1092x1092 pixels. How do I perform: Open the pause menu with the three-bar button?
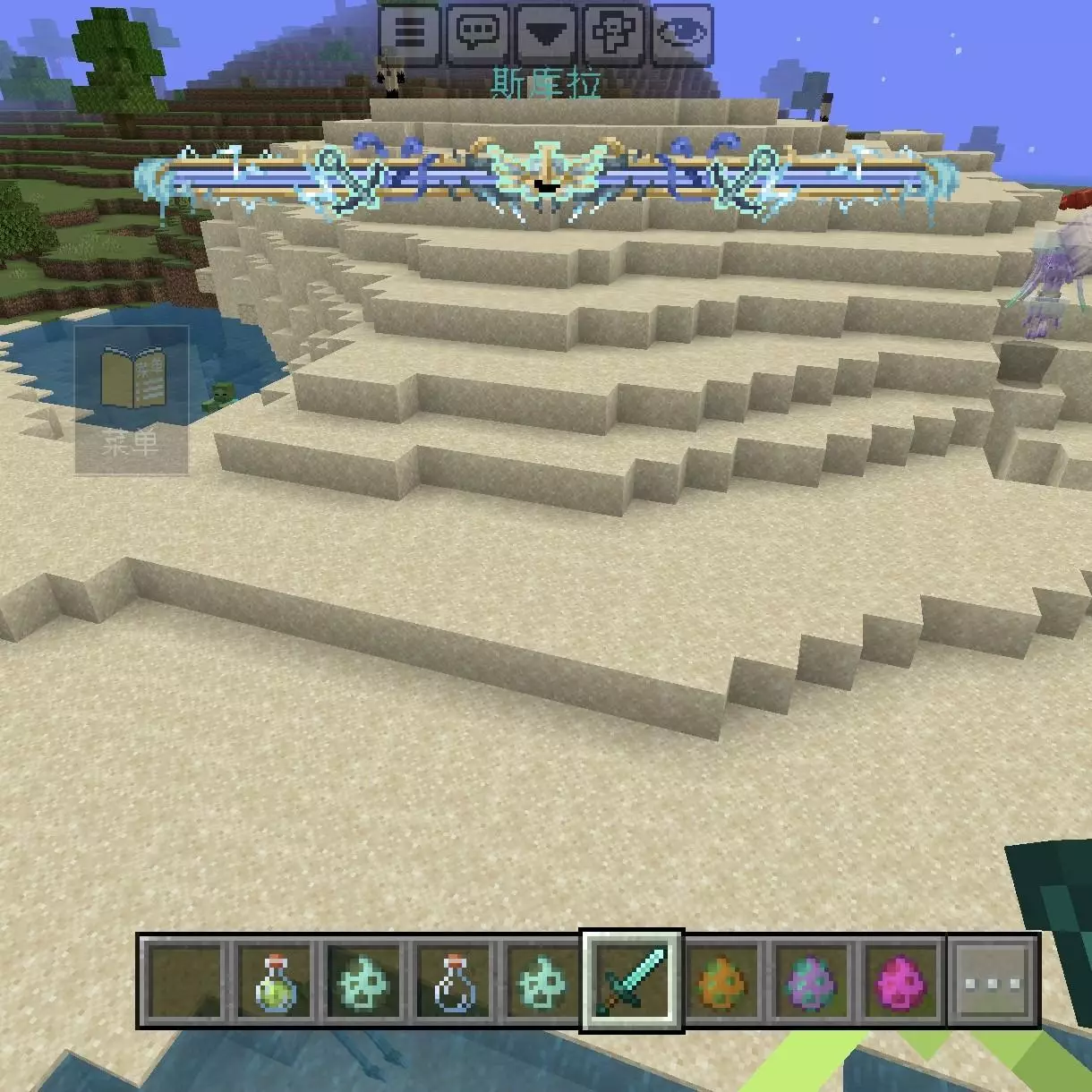click(x=409, y=34)
